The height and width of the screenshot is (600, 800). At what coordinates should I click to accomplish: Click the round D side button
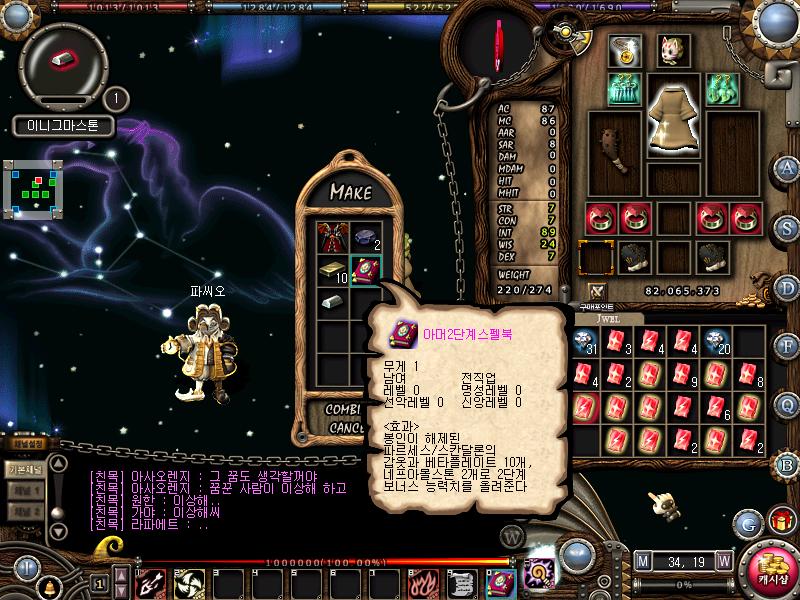788,286
